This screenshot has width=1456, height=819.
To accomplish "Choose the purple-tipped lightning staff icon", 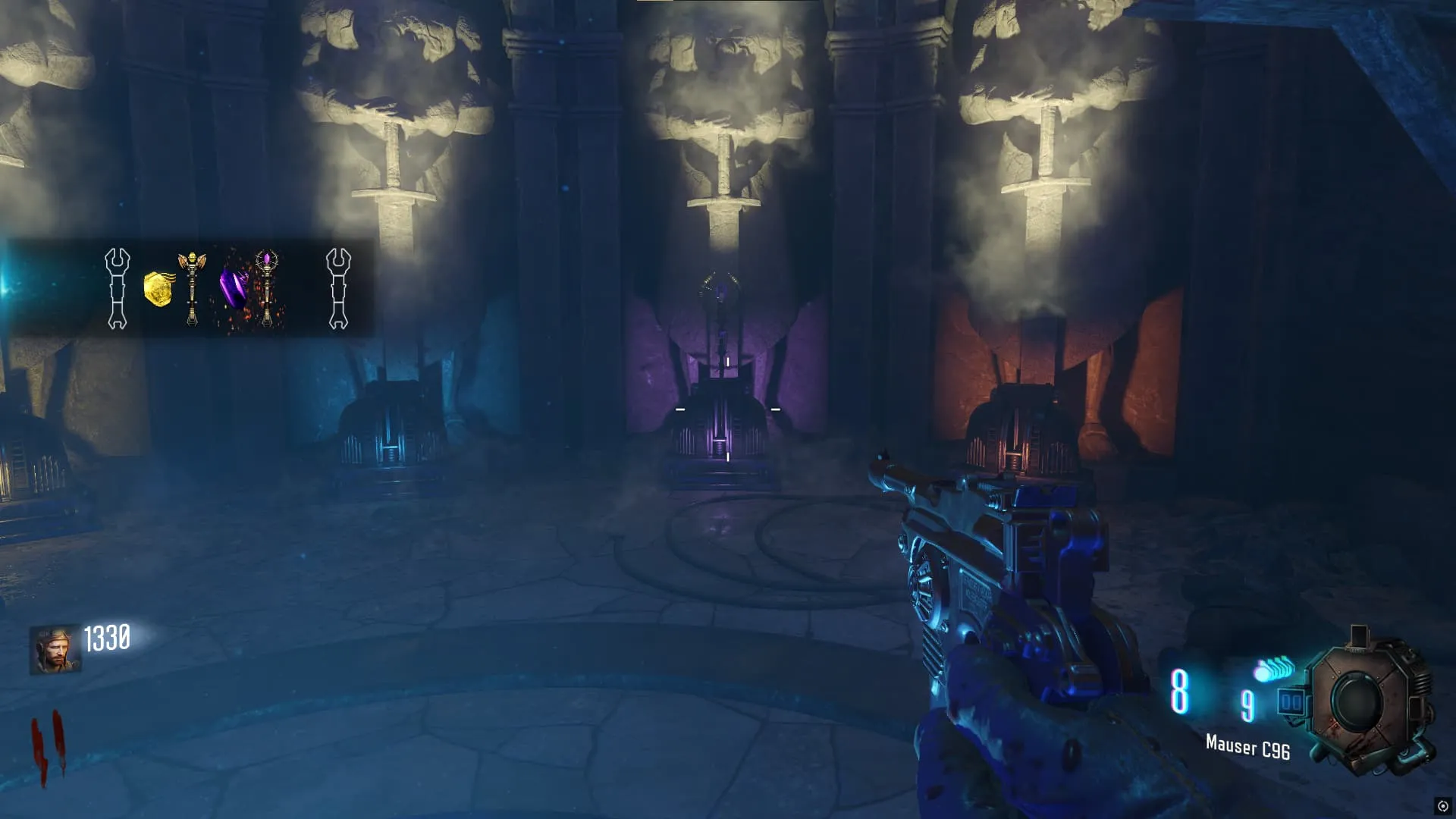I will (x=267, y=288).
